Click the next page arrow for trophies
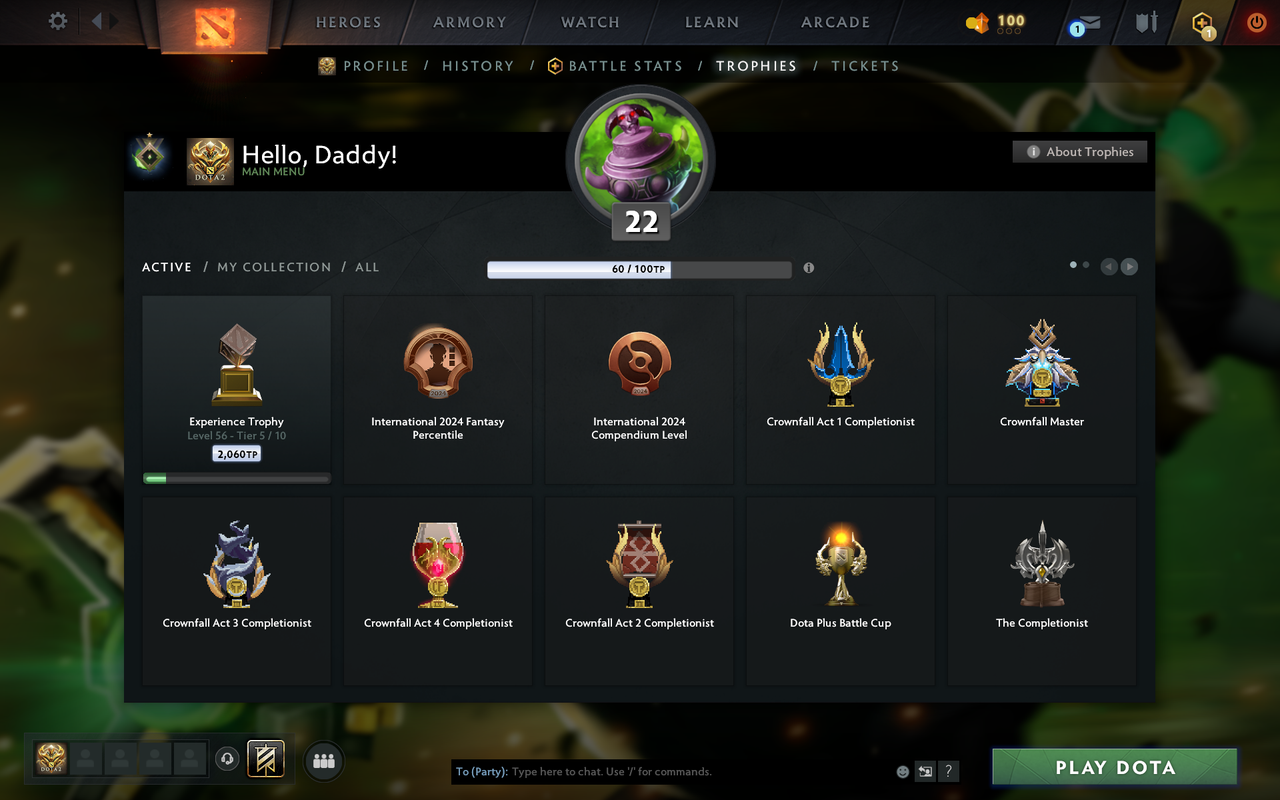 1129,266
